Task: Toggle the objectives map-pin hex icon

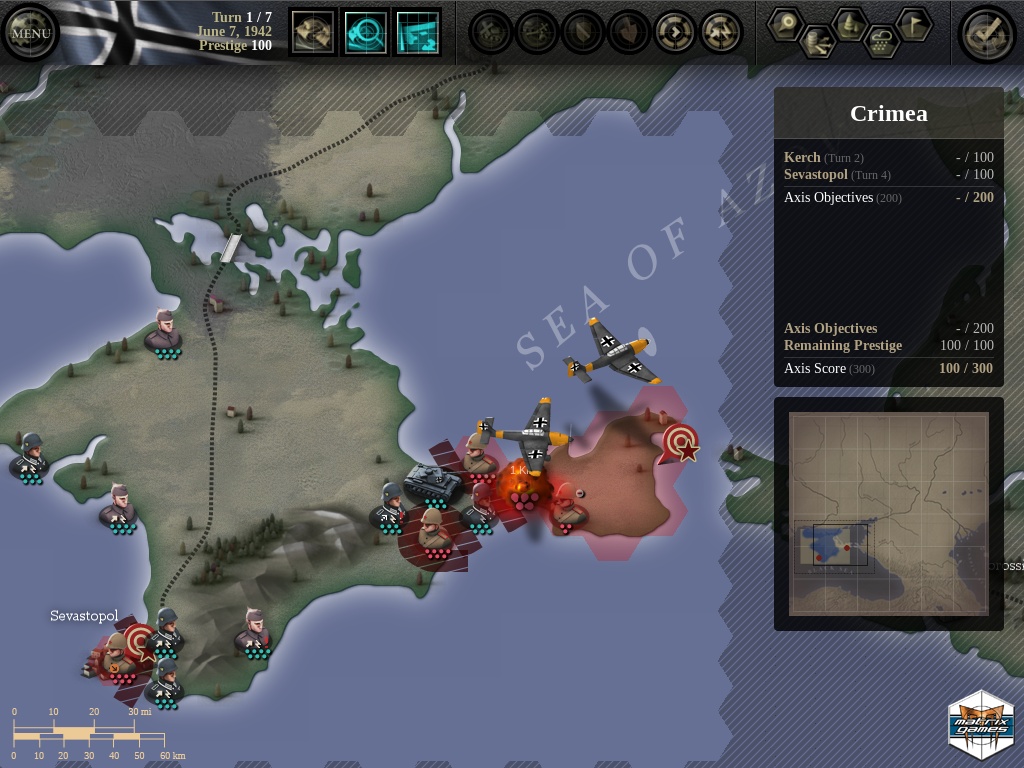Action: pyautogui.click(x=785, y=23)
